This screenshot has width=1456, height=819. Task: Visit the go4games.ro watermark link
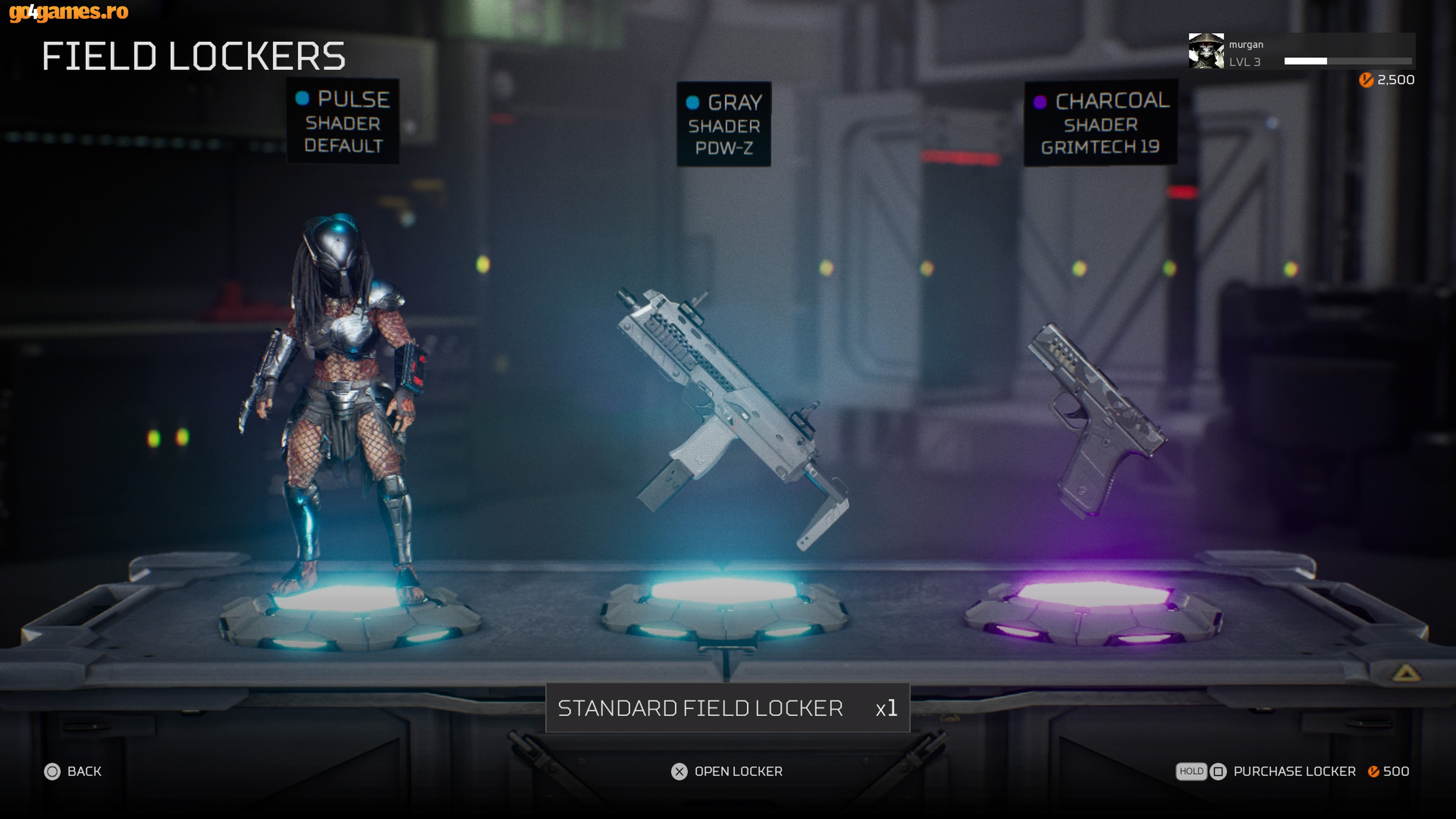[69, 12]
